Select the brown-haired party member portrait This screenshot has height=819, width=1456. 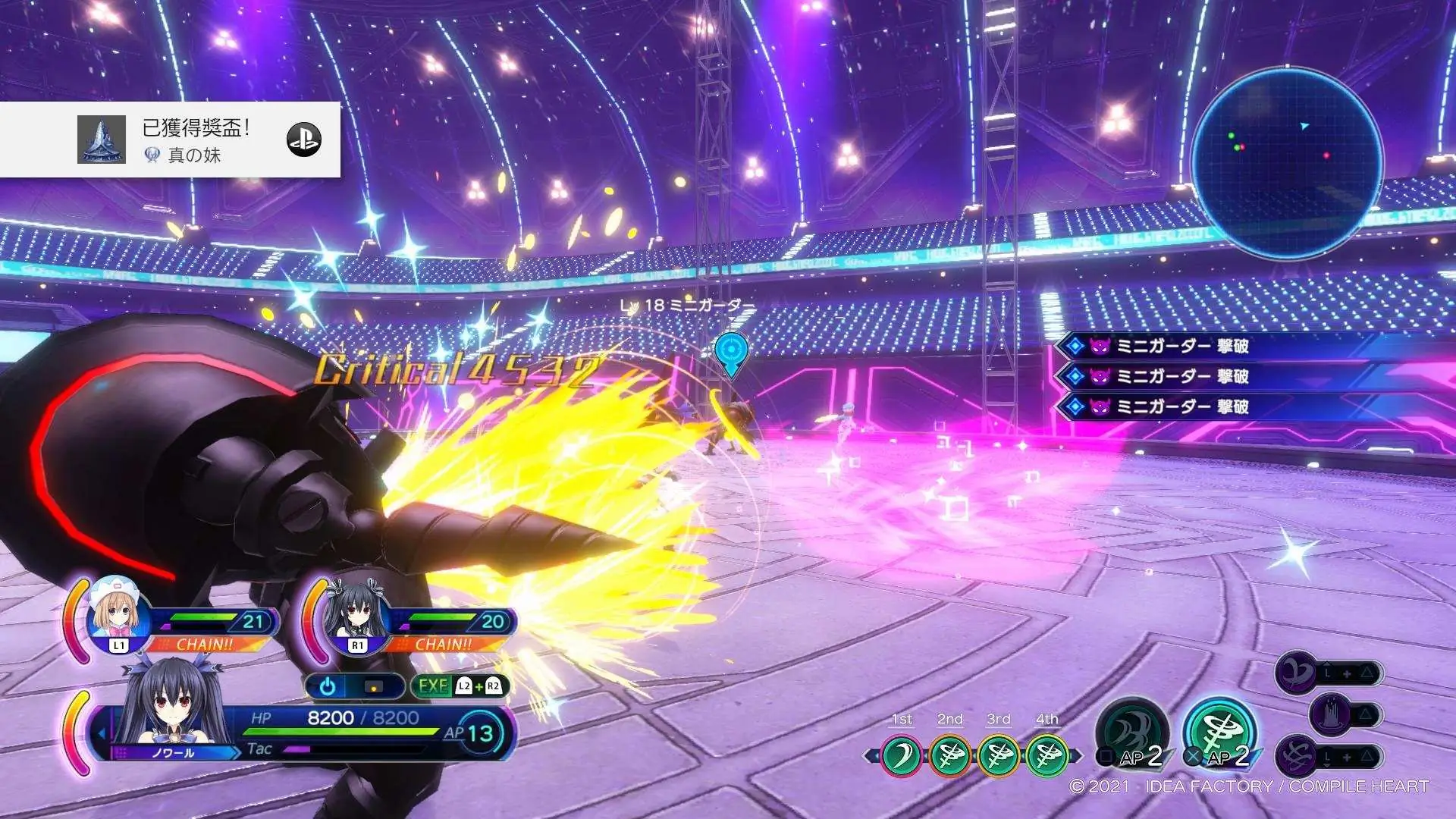coord(115,613)
